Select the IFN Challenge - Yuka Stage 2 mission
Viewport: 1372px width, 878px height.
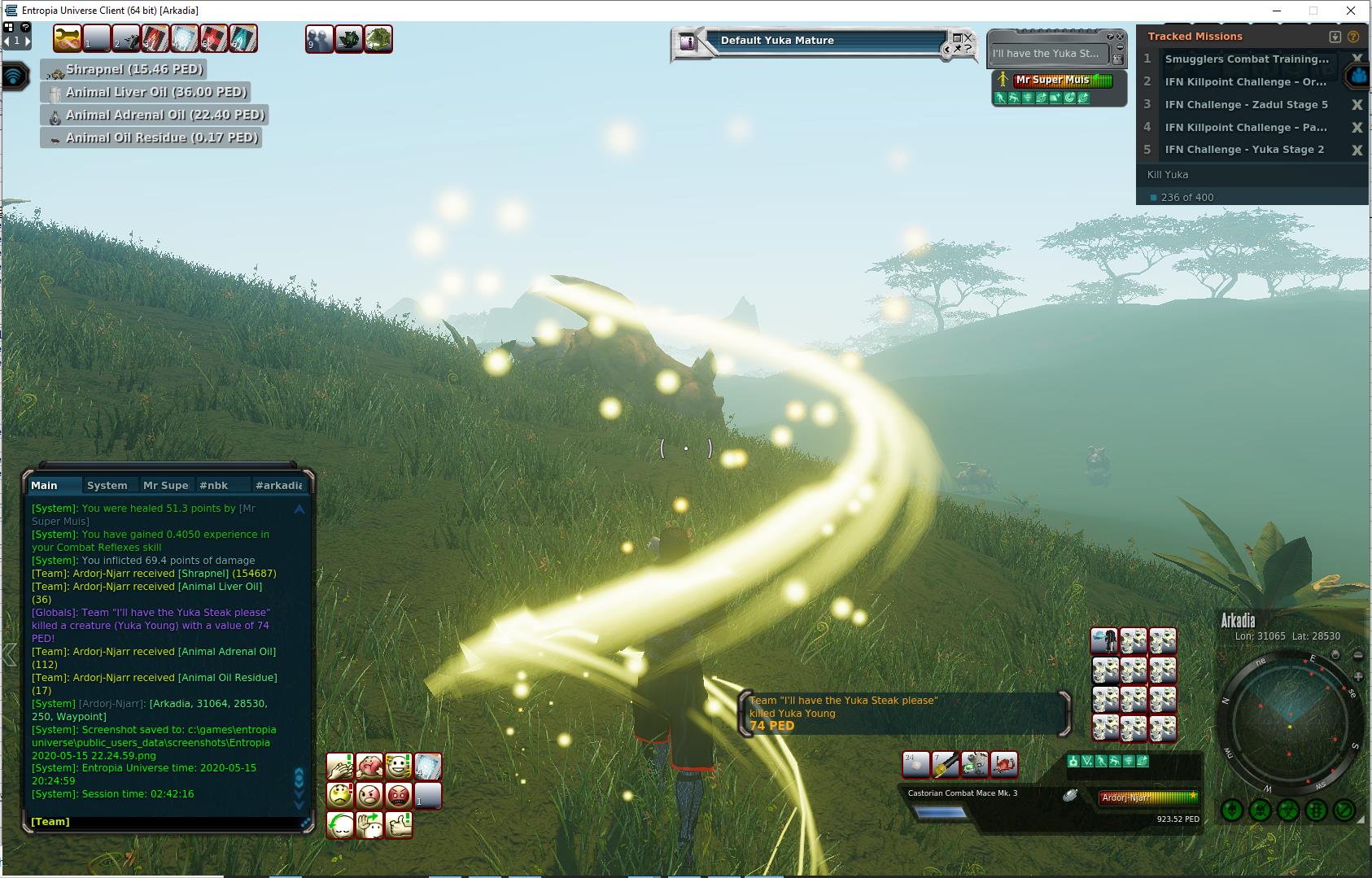point(1244,150)
